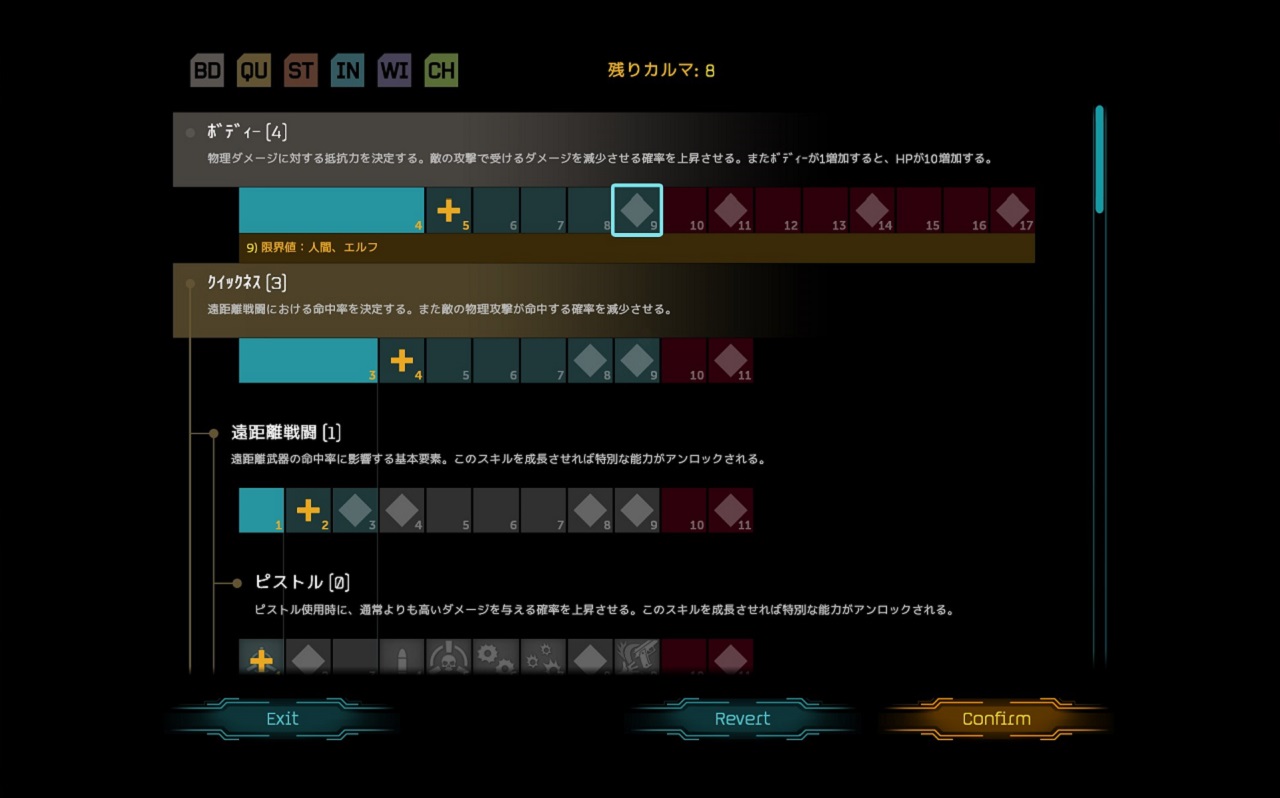
Task: Click Revert to undo changes
Action: [x=742, y=718]
